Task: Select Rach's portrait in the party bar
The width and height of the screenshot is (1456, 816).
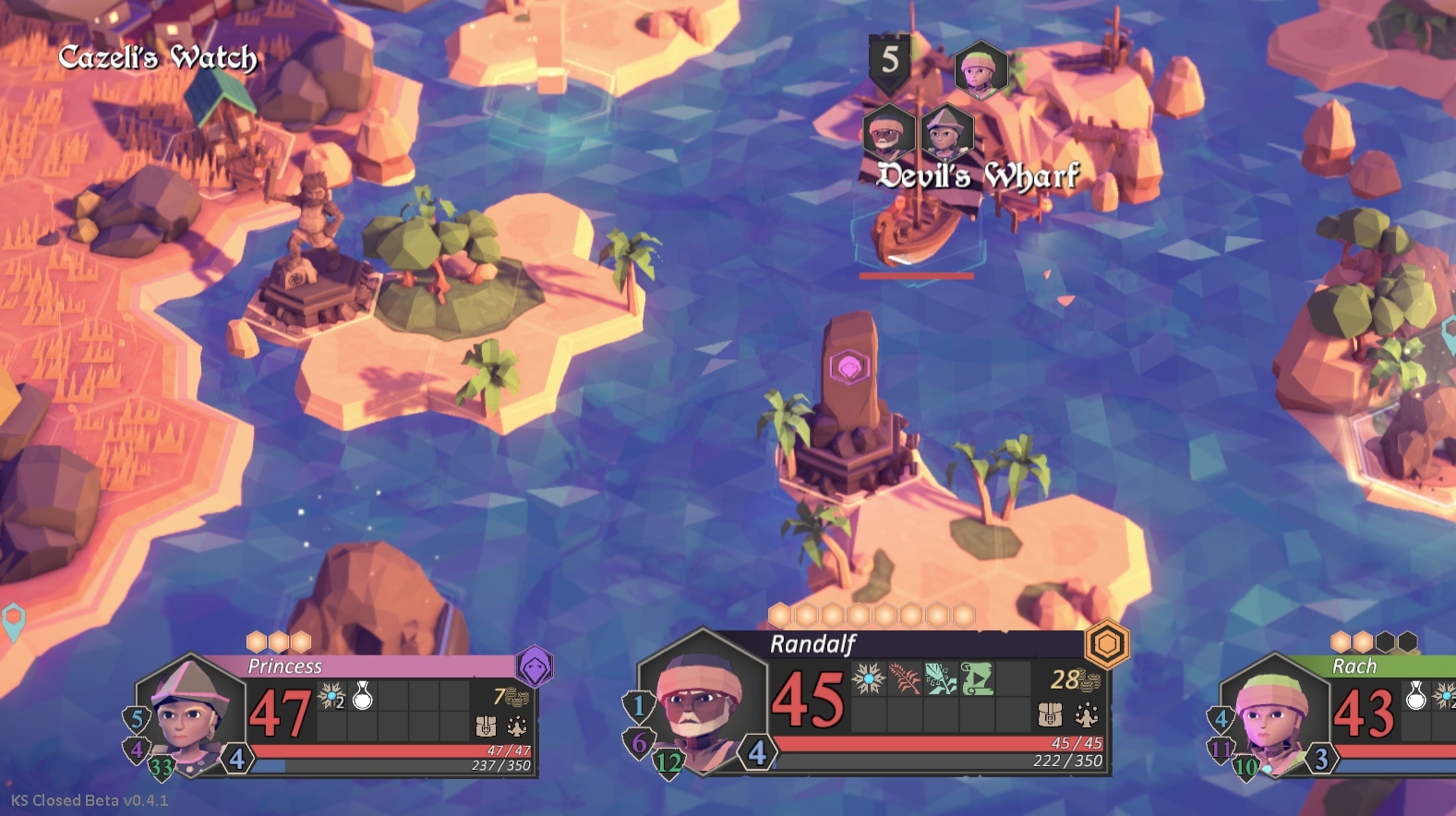Action: 1274,712
